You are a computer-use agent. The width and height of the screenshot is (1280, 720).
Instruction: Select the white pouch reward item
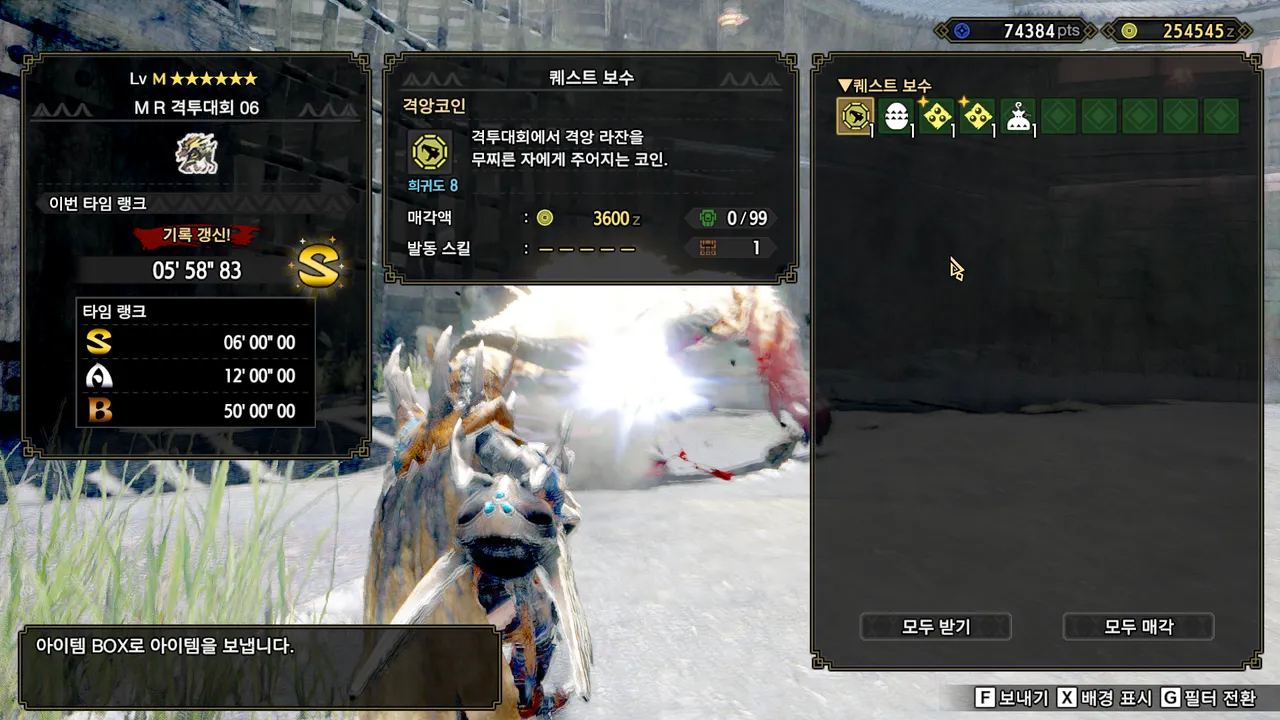(x=1018, y=117)
